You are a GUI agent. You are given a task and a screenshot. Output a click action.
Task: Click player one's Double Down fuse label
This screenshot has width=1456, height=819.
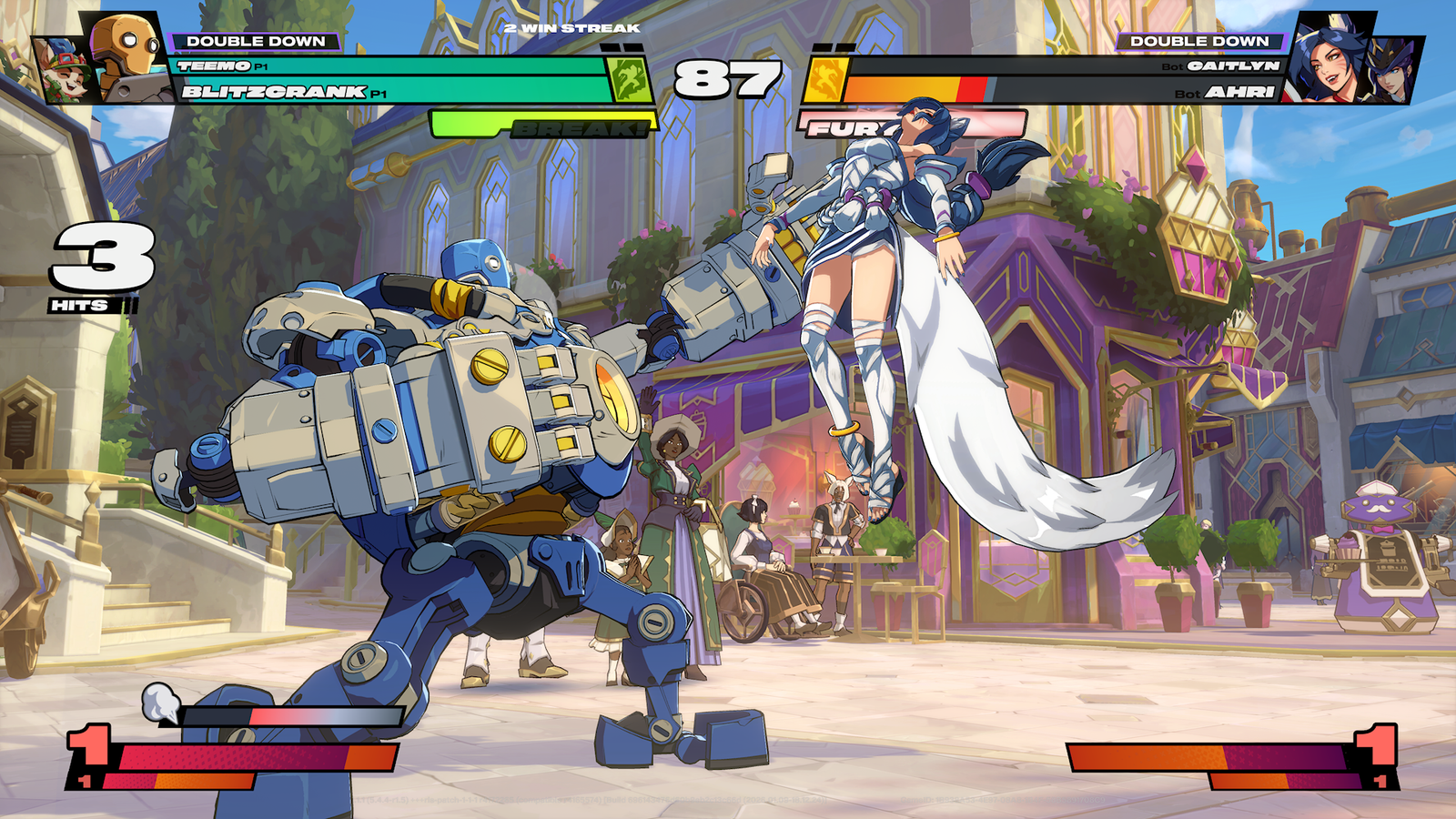pos(256,41)
